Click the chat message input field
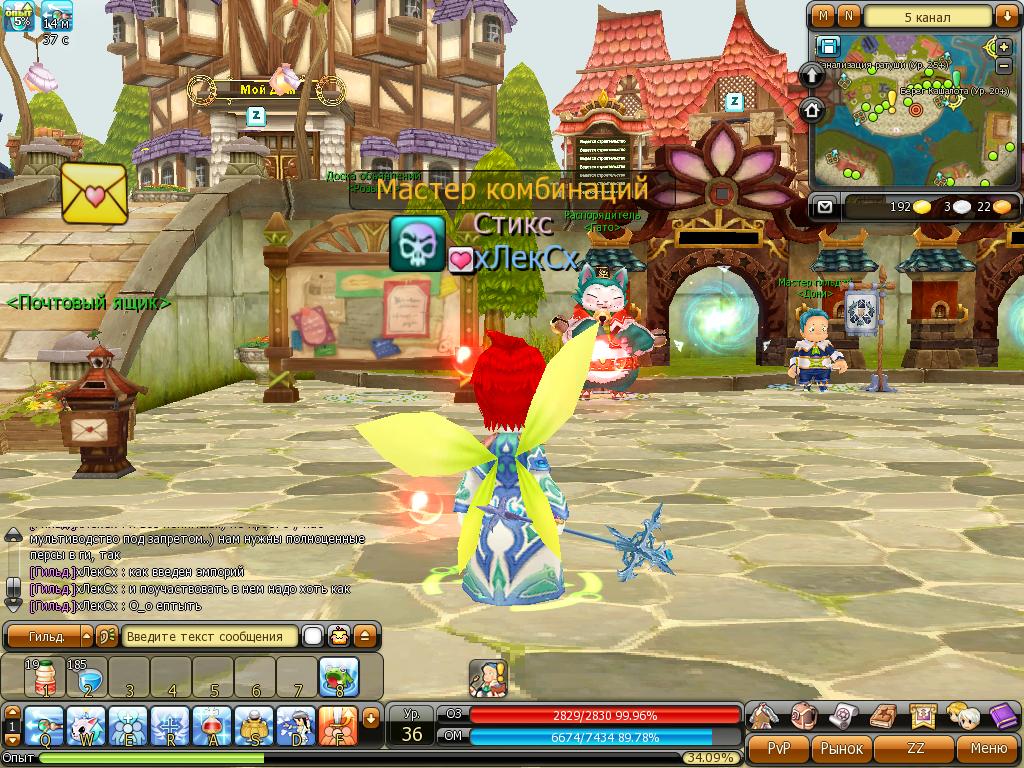 pos(211,636)
